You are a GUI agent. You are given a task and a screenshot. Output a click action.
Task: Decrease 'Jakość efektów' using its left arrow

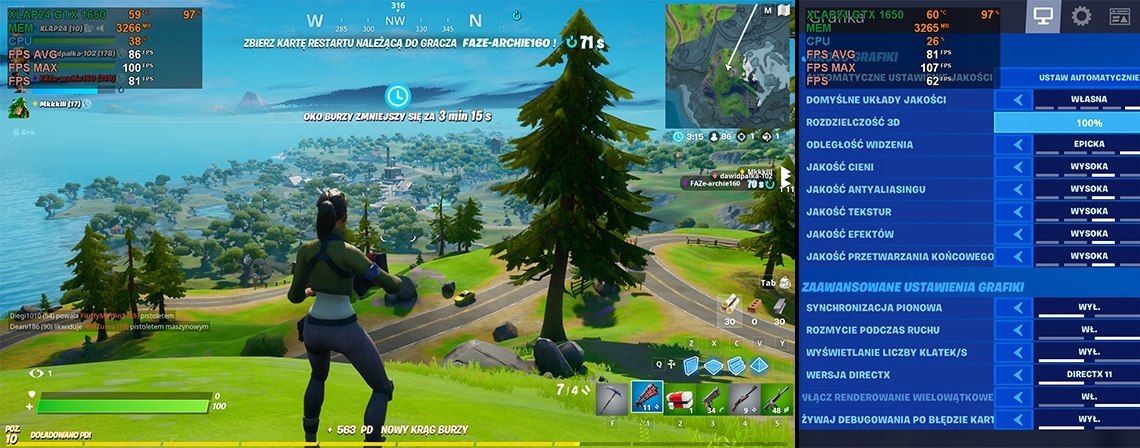[1018, 234]
